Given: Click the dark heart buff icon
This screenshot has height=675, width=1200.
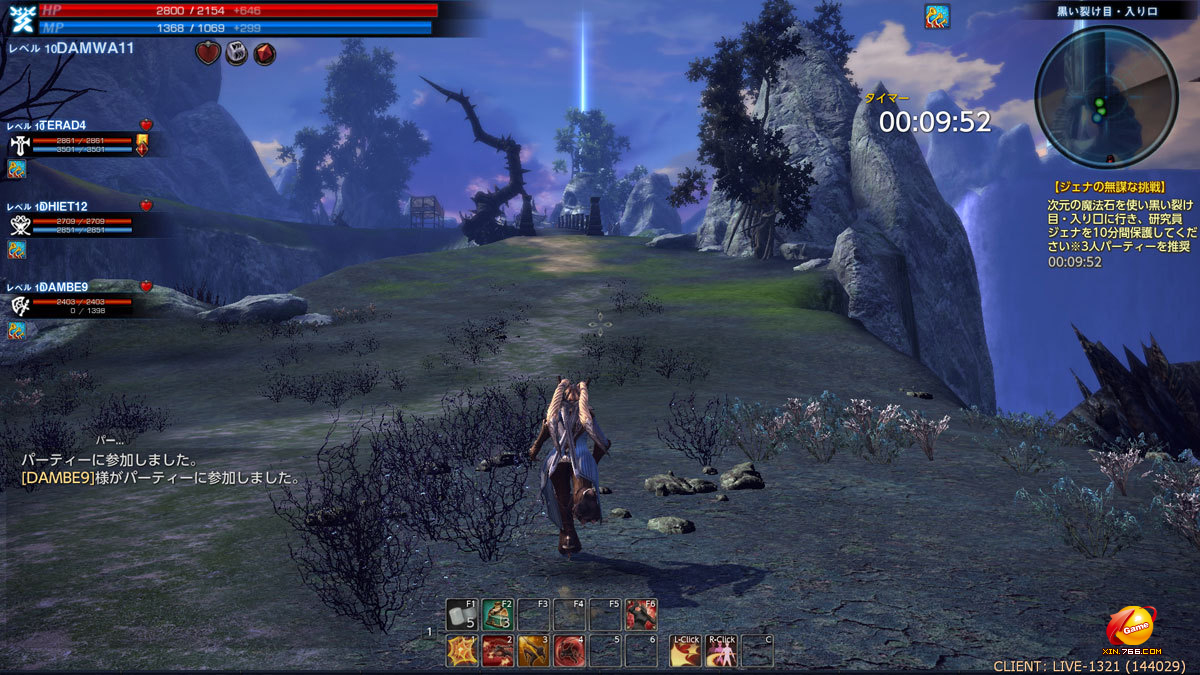Looking at the screenshot, I should click(x=207, y=54).
